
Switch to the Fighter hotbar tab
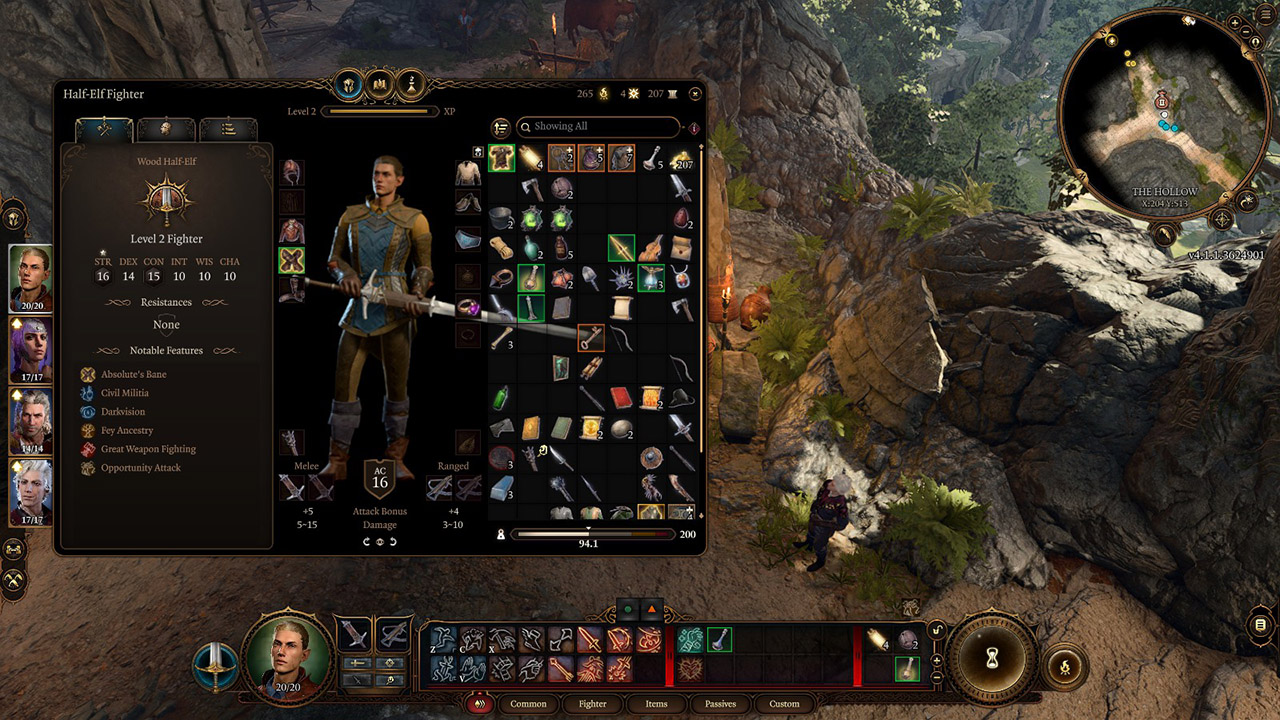592,704
